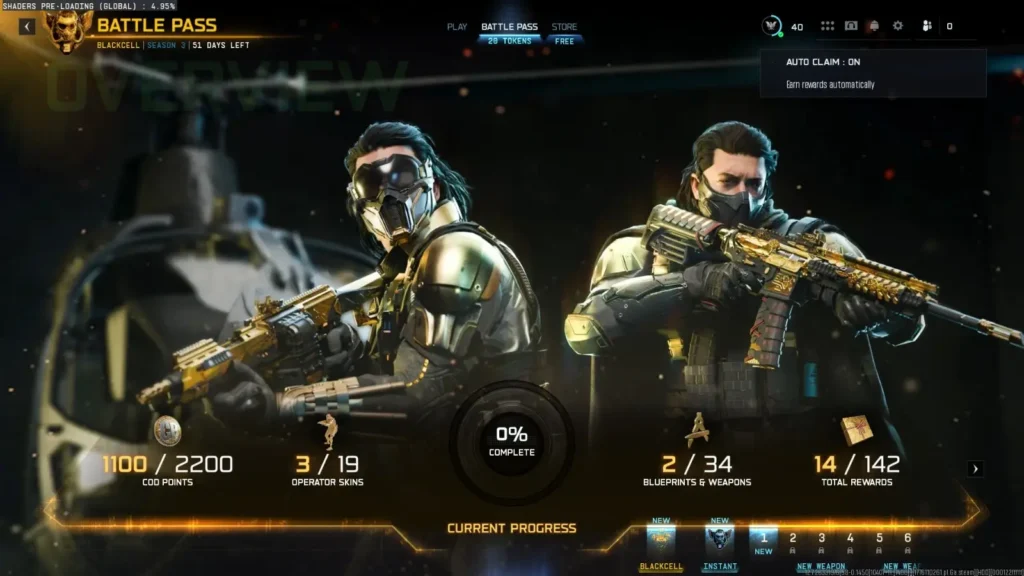Go back using the top-left arrow

click(27, 27)
